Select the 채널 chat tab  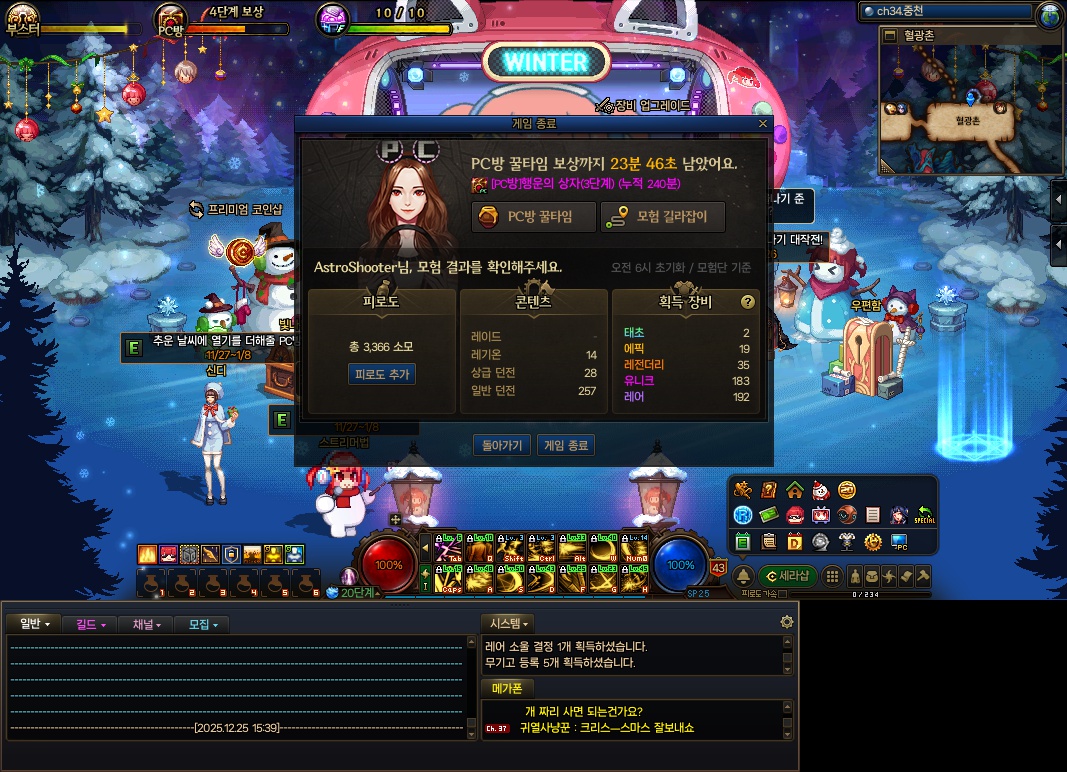click(146, 624)
